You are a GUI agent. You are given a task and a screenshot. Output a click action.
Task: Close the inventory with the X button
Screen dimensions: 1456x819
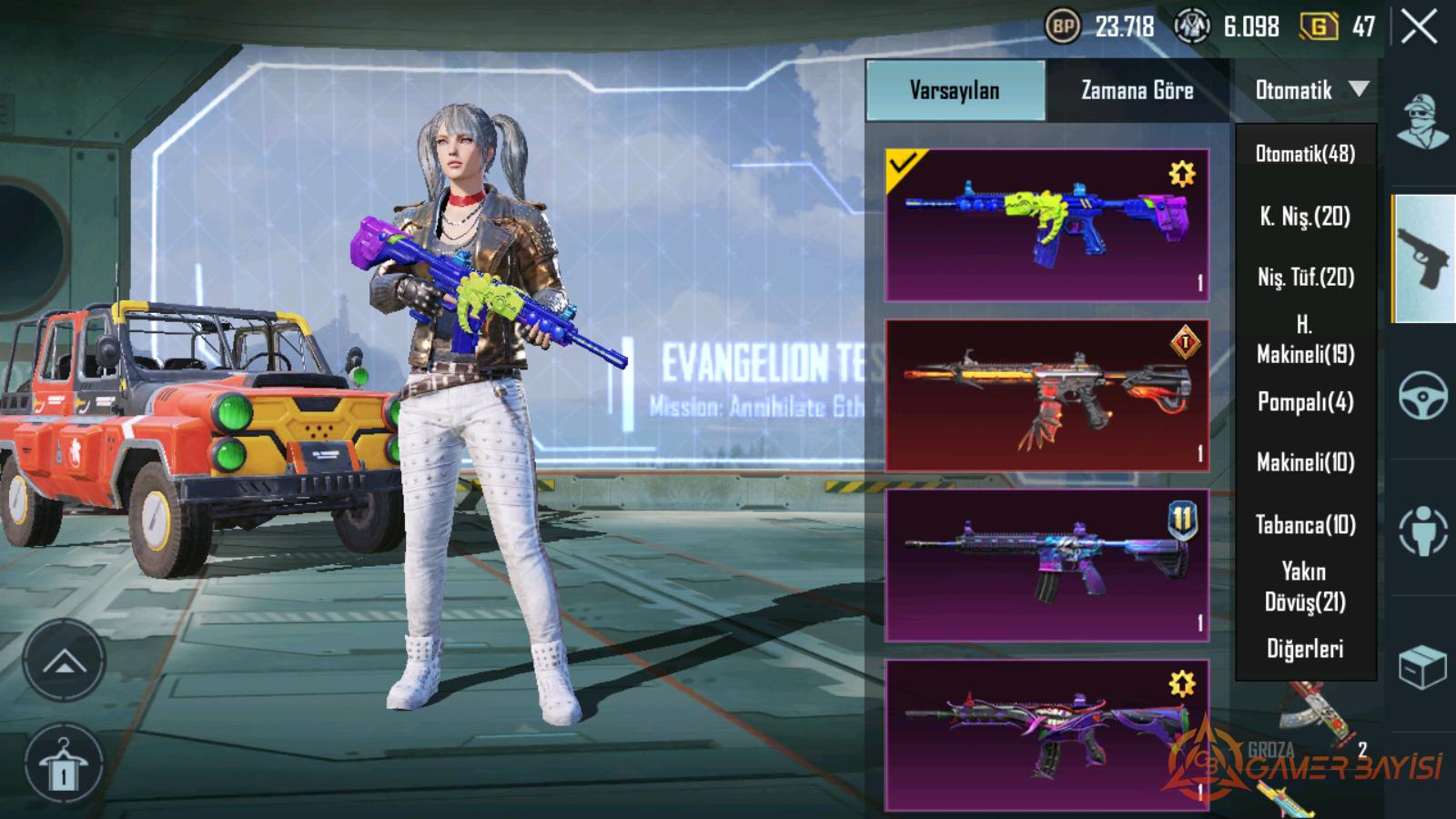1419,27
